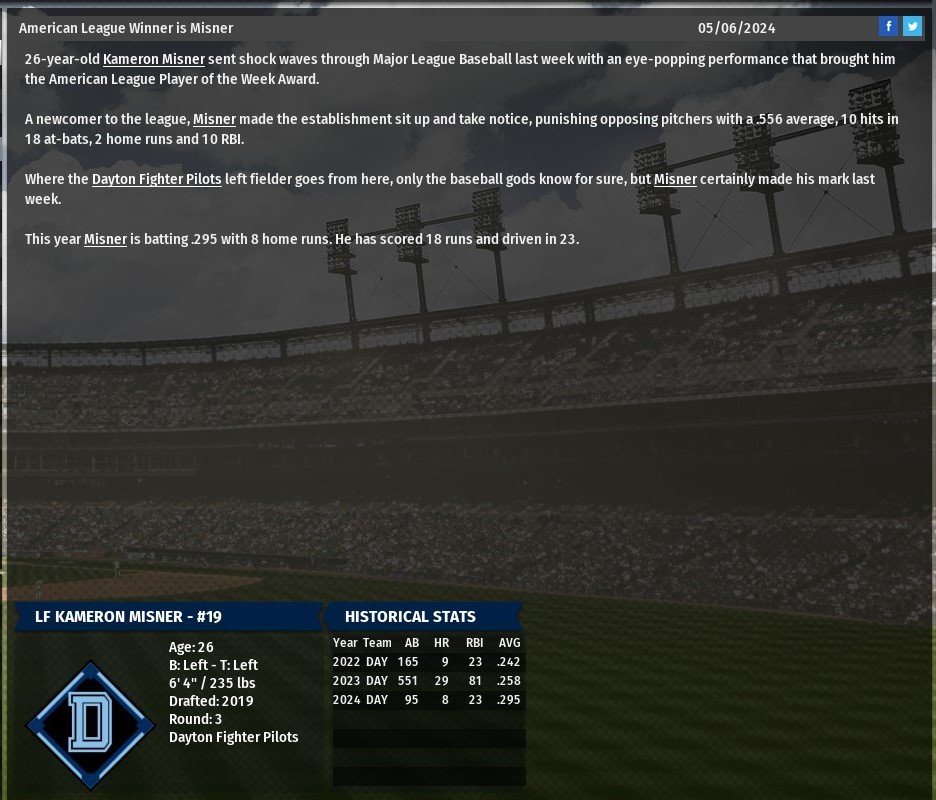
Task: Follow the Misner link after 'A newcomer to the league'
Action: click(214, 120)
